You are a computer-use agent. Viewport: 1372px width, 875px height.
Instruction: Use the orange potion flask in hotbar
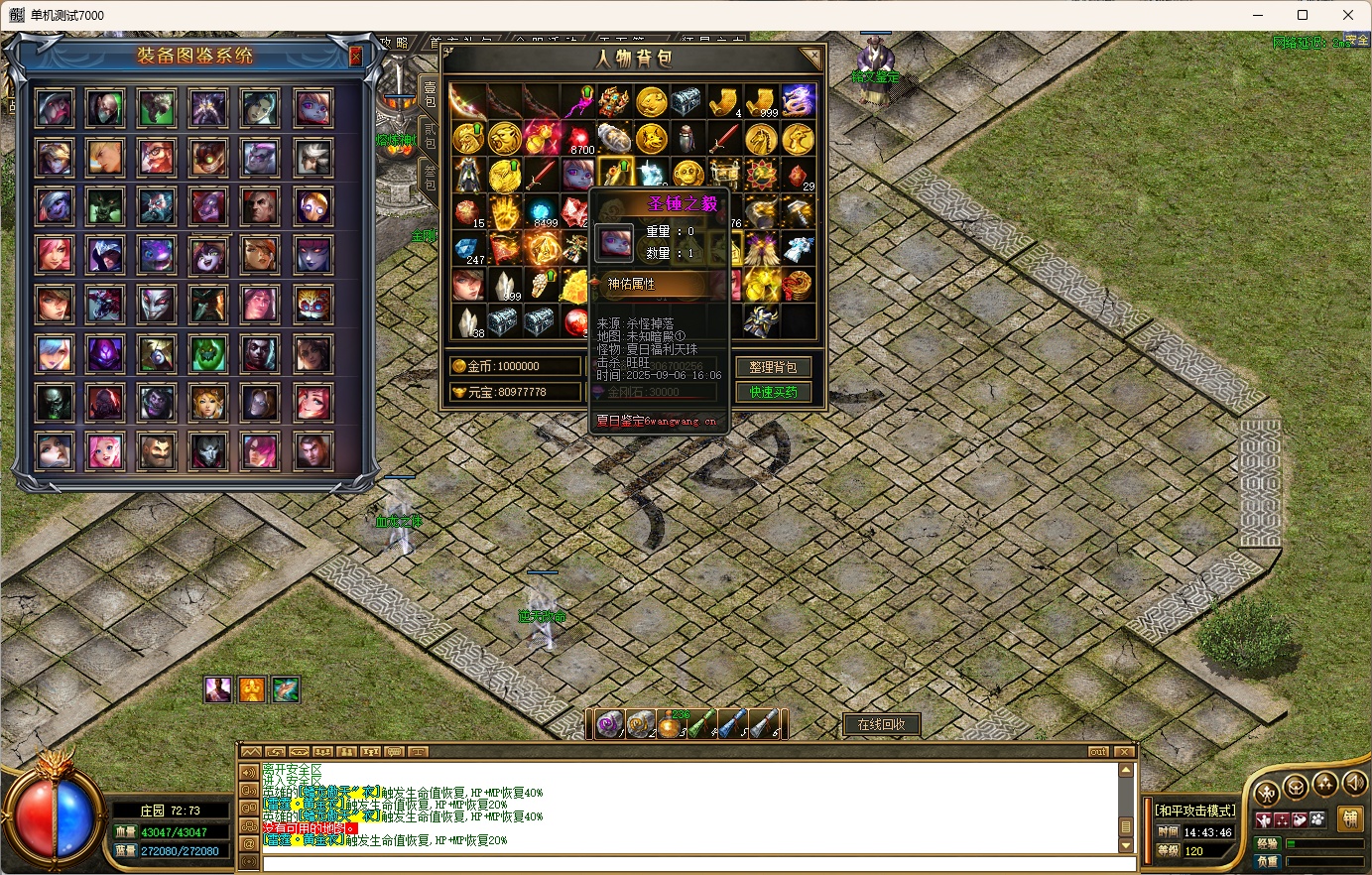pyautogui.click(x=671, y=725)
